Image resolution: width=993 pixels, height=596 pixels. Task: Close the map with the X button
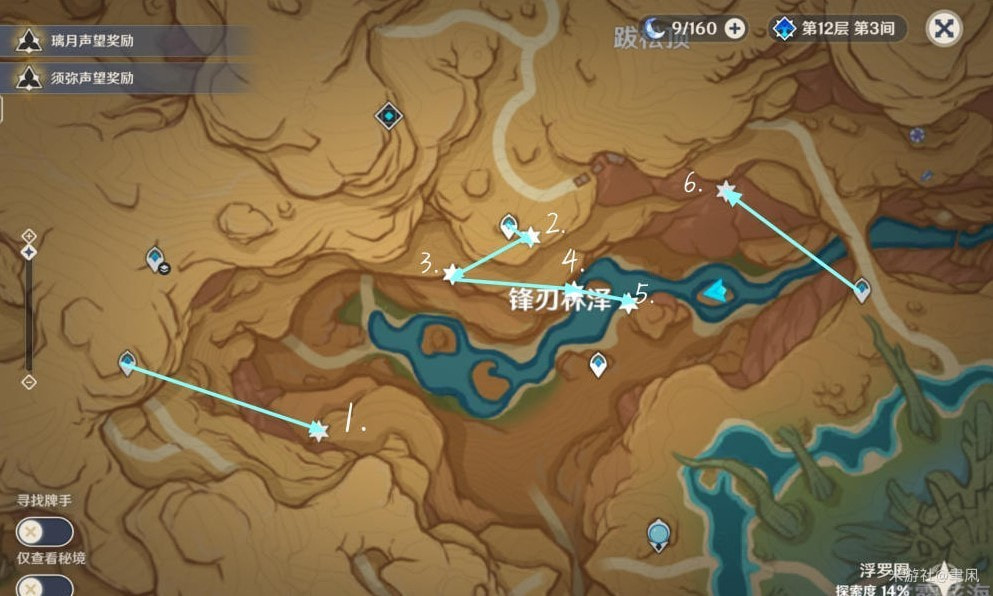tap(942, 28)
